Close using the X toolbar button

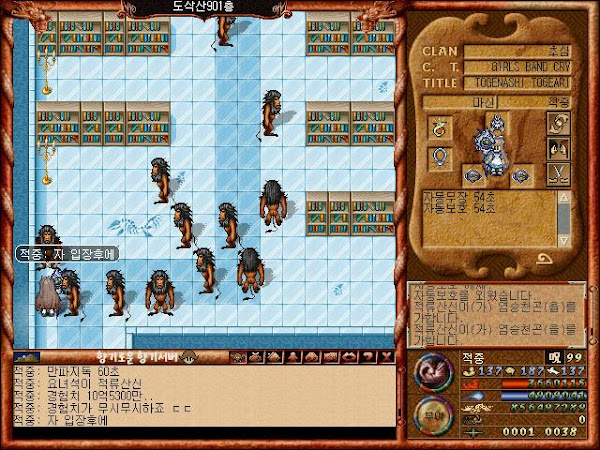click(385, 356)
